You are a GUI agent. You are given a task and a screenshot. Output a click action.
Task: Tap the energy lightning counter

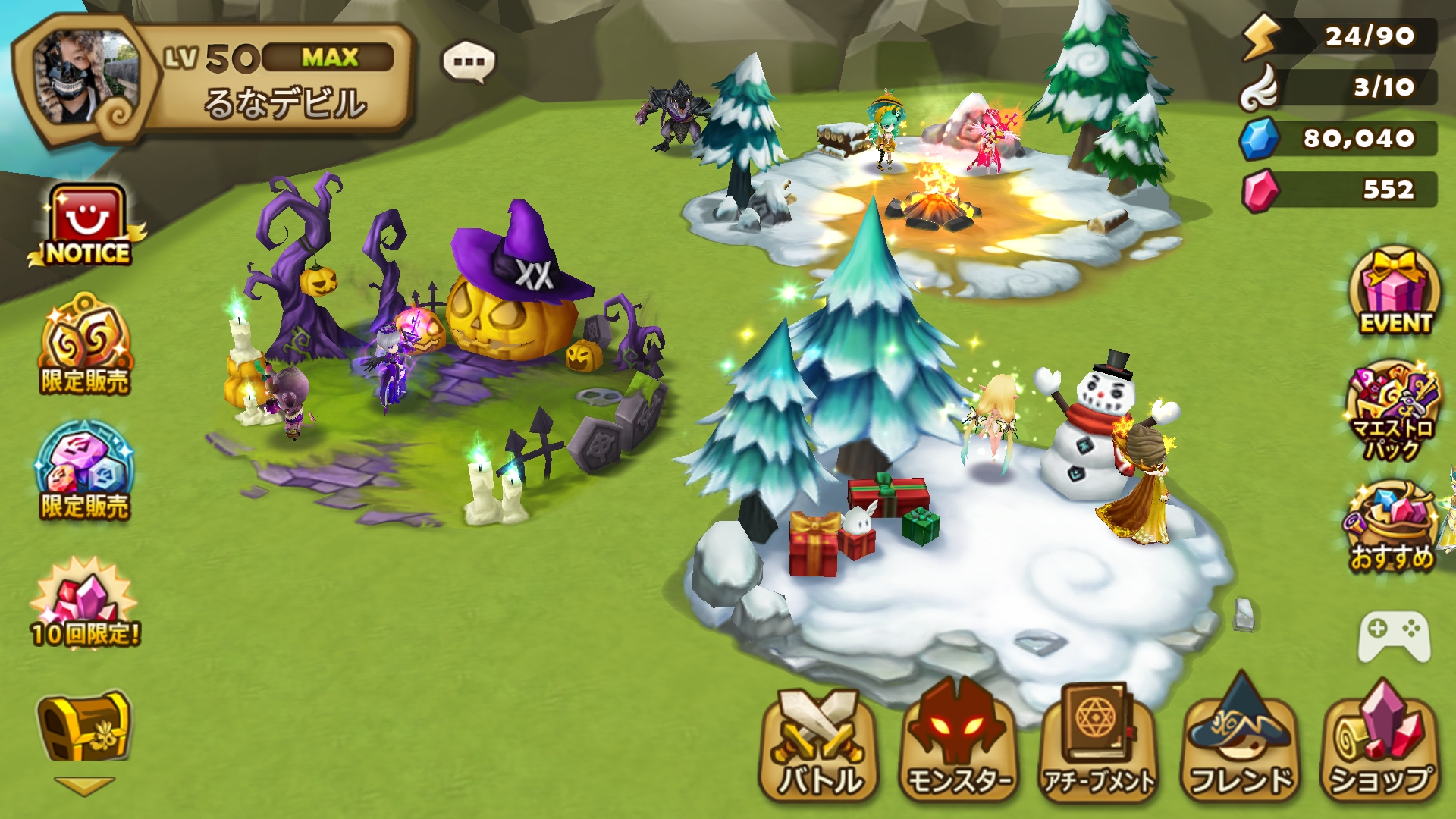point(1340,36)
